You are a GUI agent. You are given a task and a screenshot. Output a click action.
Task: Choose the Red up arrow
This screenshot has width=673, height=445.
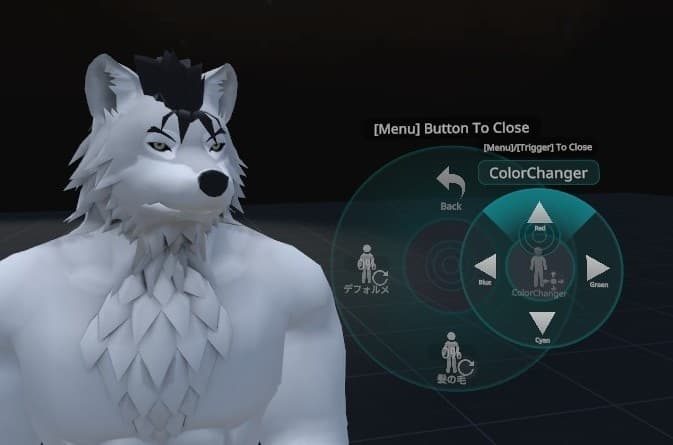pyautogui.click(x=540, y=212)
